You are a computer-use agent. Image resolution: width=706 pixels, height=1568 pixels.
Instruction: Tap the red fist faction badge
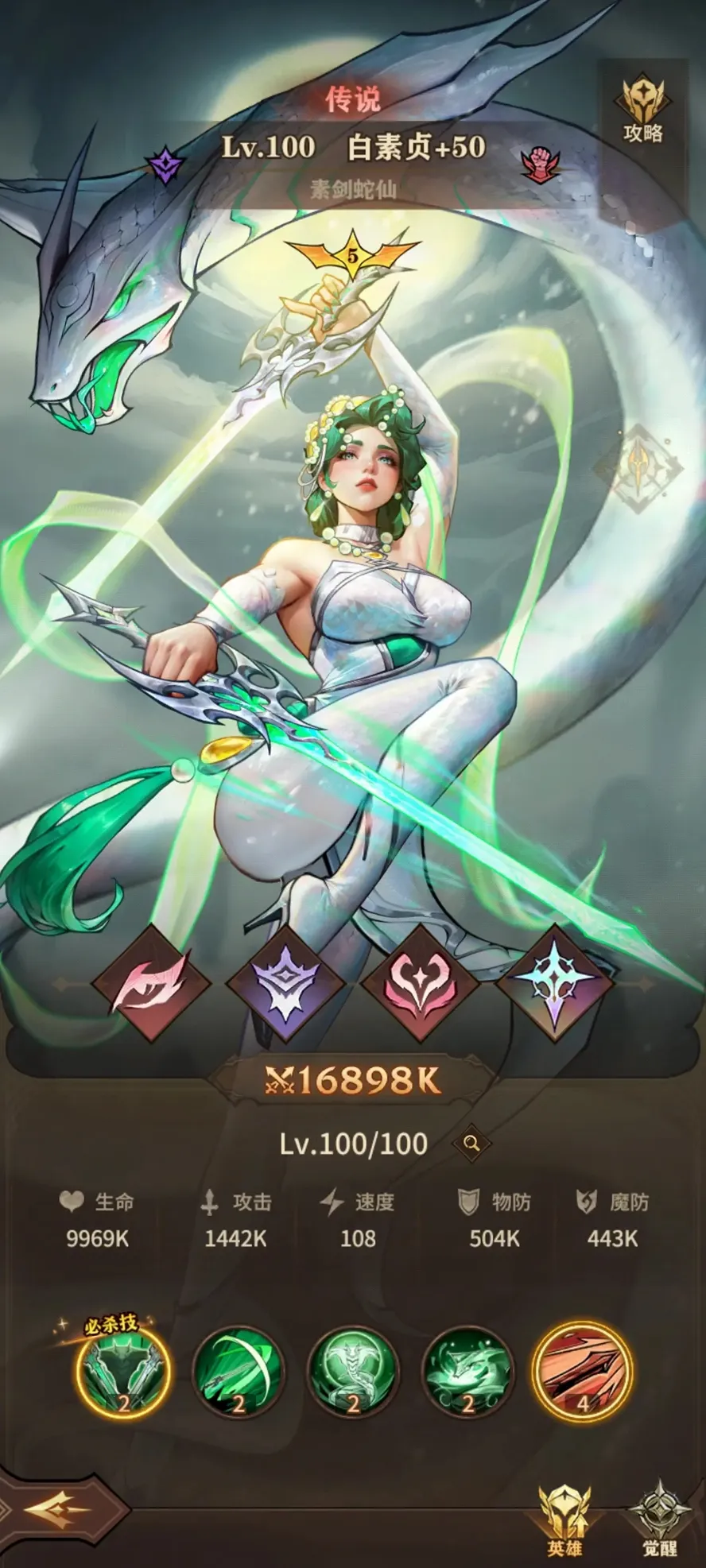(540, 163)
